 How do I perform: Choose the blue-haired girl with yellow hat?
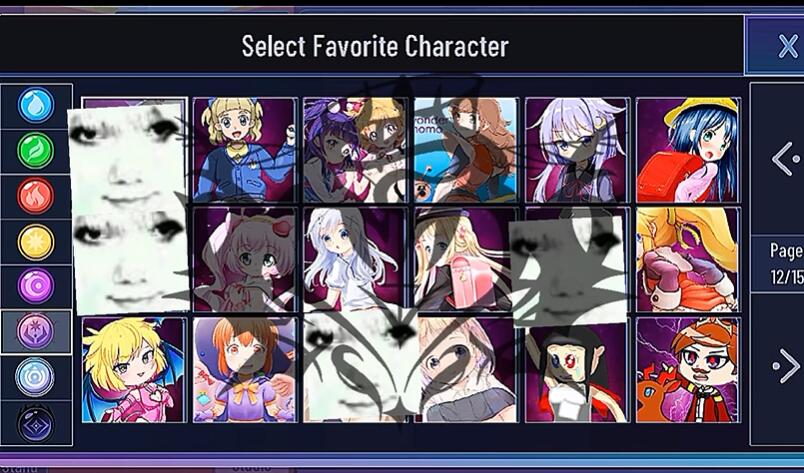point(688,149)
